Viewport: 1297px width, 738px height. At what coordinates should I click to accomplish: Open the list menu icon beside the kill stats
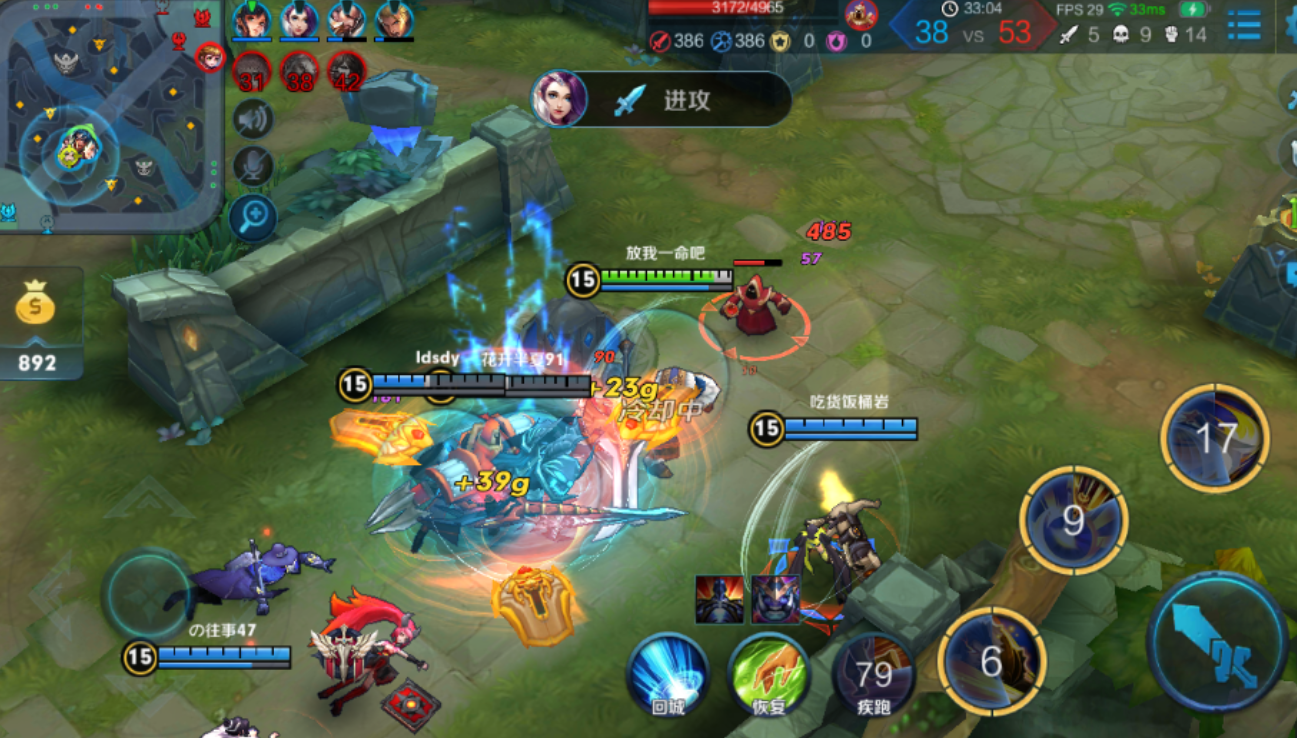tap(1244, 27)
